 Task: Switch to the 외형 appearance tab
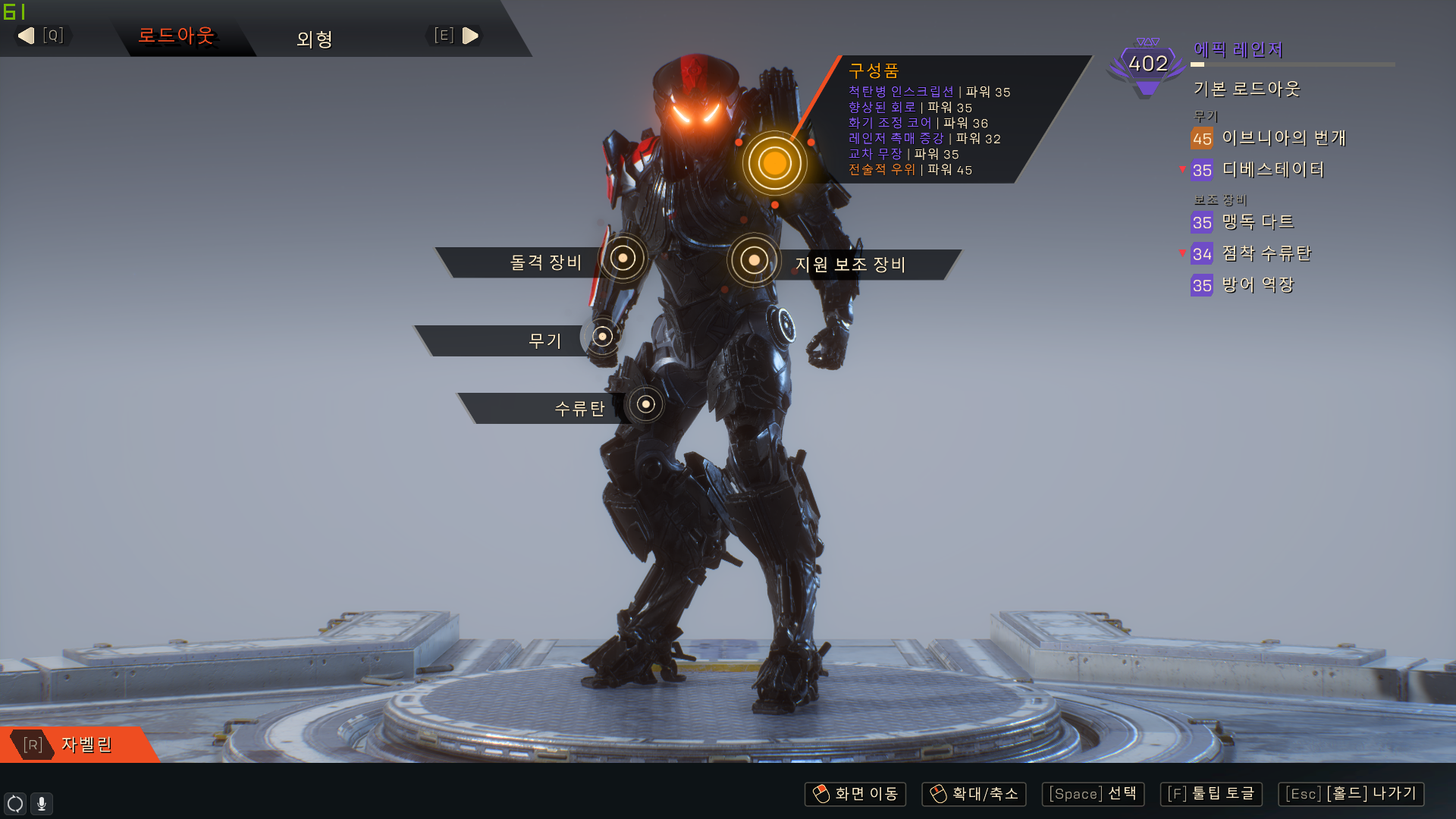coord(315,38)
